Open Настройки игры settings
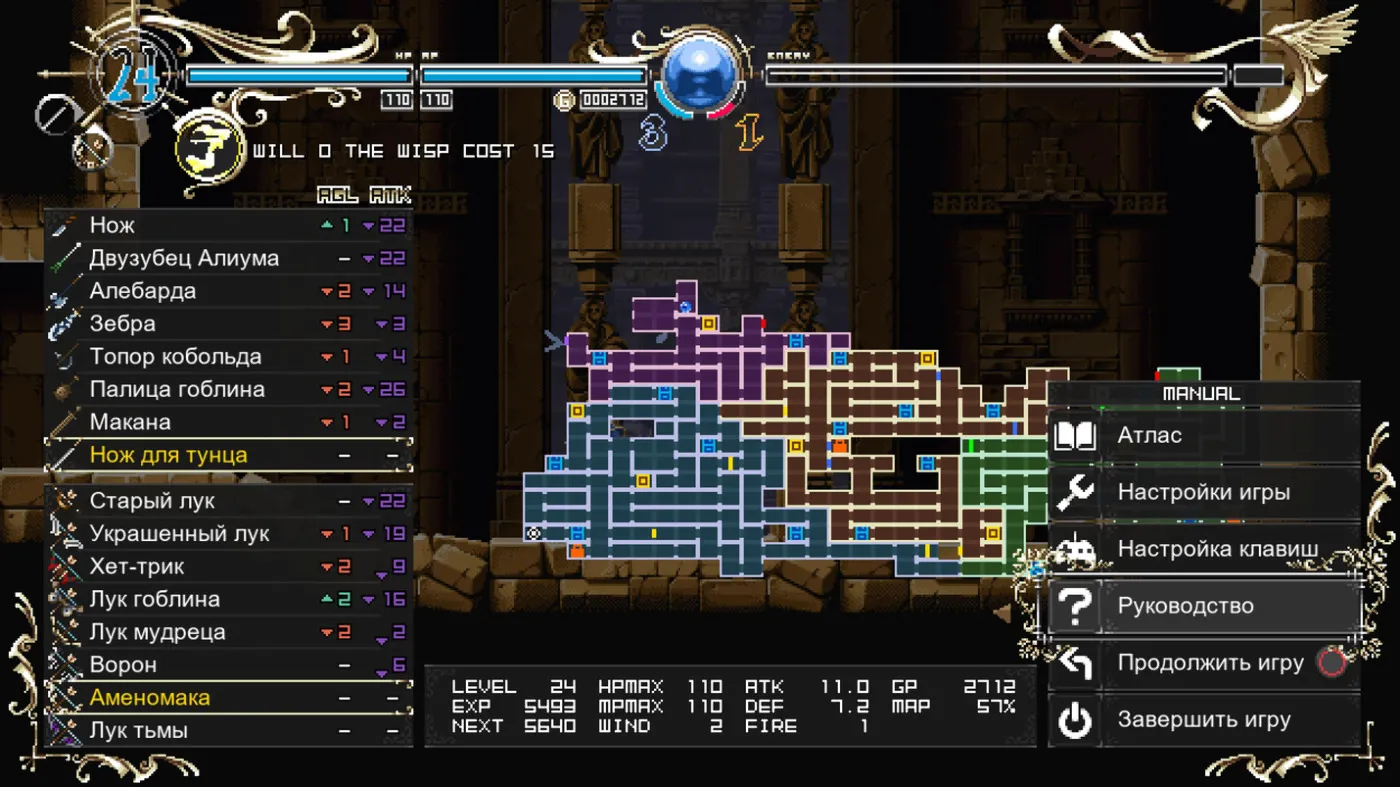Screen dimensions: 1400x787 (1204, 492)
